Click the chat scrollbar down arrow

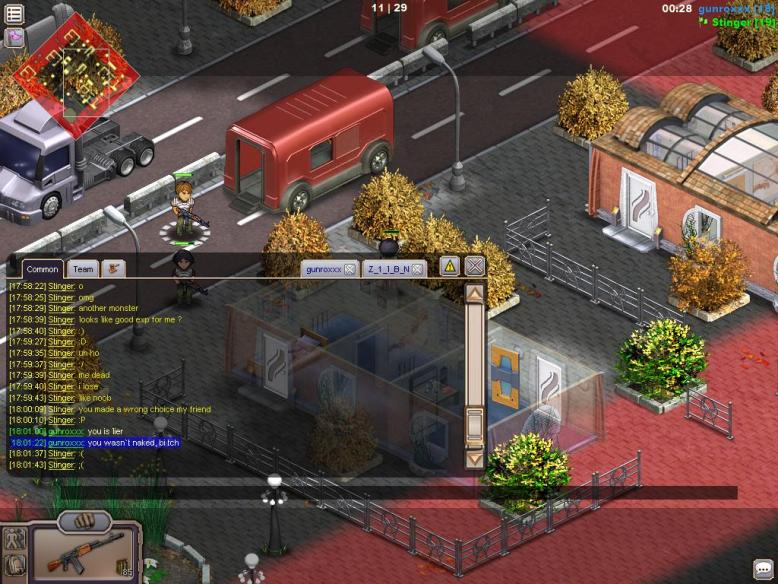point(474,459)
